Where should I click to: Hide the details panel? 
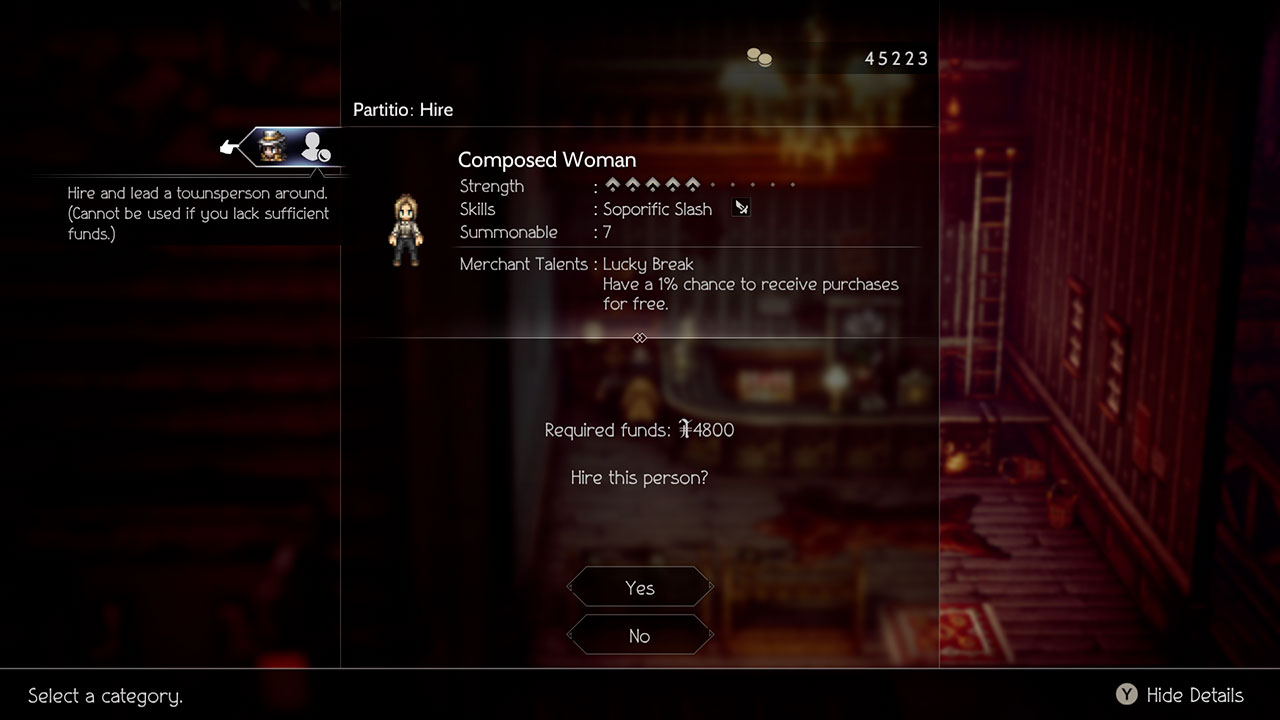point(1180,695)
